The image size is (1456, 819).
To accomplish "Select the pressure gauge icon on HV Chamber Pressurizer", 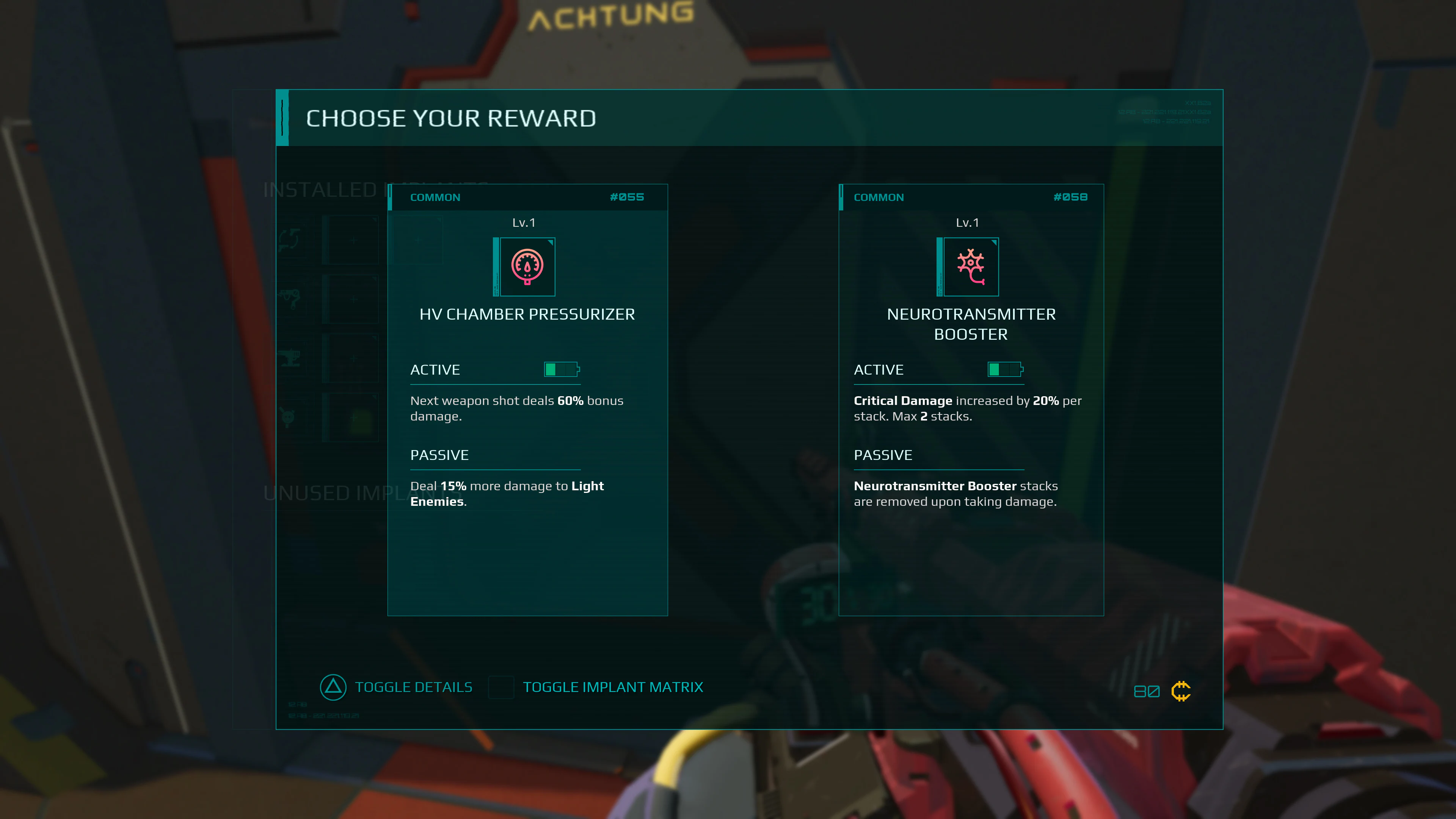I will [x=527, y=267].
